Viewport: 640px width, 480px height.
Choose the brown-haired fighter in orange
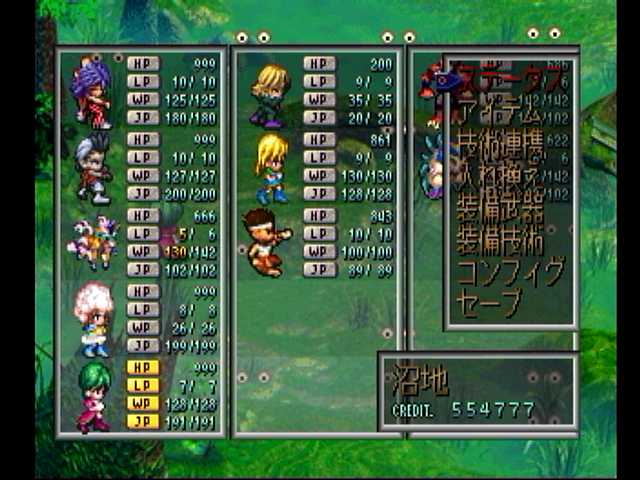(x=267, y=241)
